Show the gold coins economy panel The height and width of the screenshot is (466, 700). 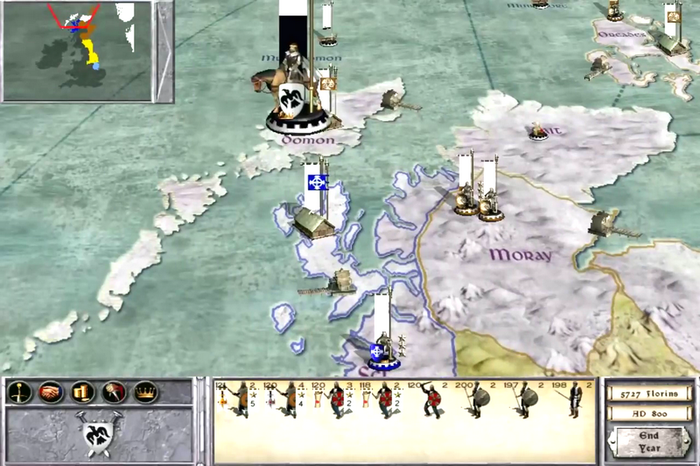click(x=83, y=392)
